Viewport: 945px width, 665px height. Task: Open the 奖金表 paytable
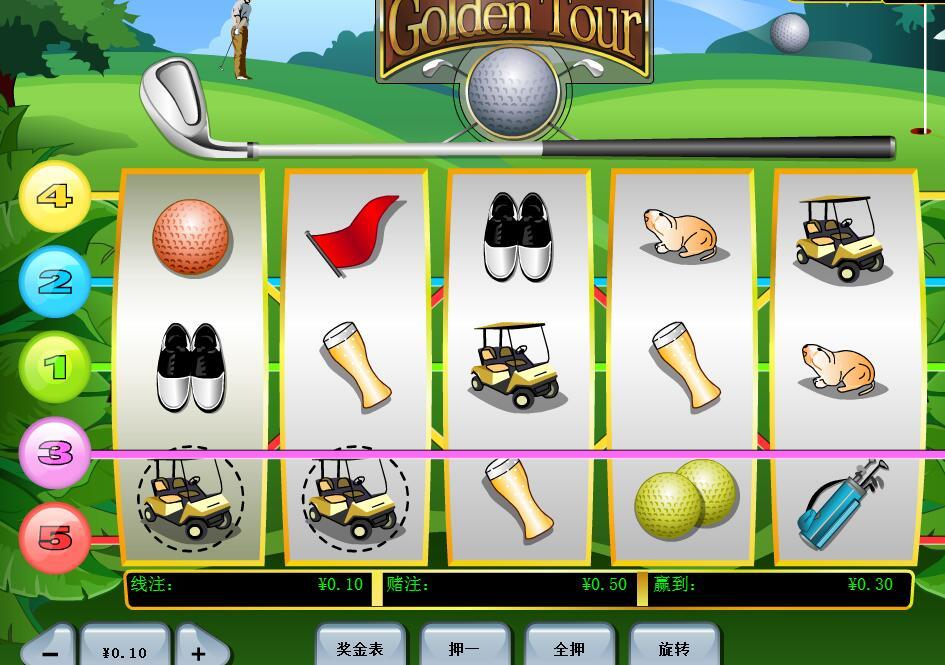360,648
